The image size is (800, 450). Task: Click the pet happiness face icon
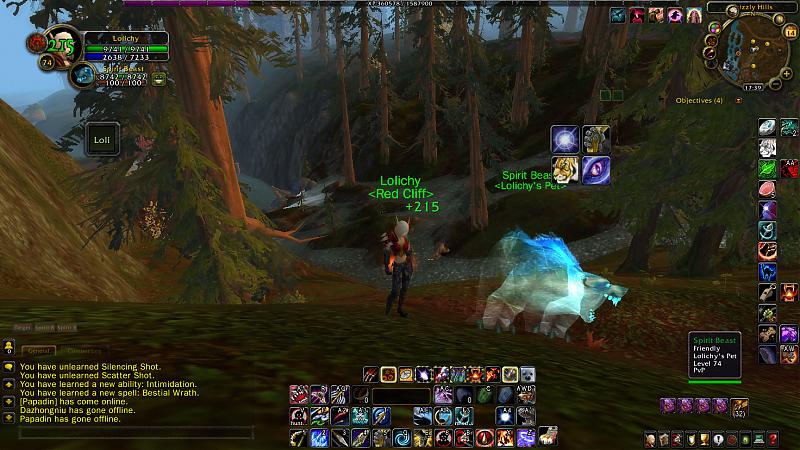click(159, 78)
